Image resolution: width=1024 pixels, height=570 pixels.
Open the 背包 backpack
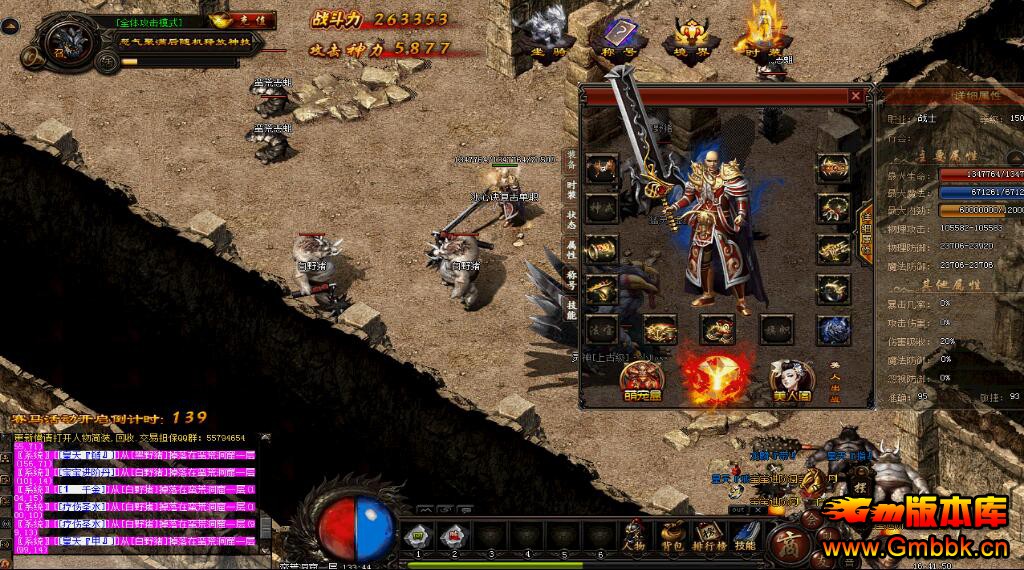click(670, 538)
